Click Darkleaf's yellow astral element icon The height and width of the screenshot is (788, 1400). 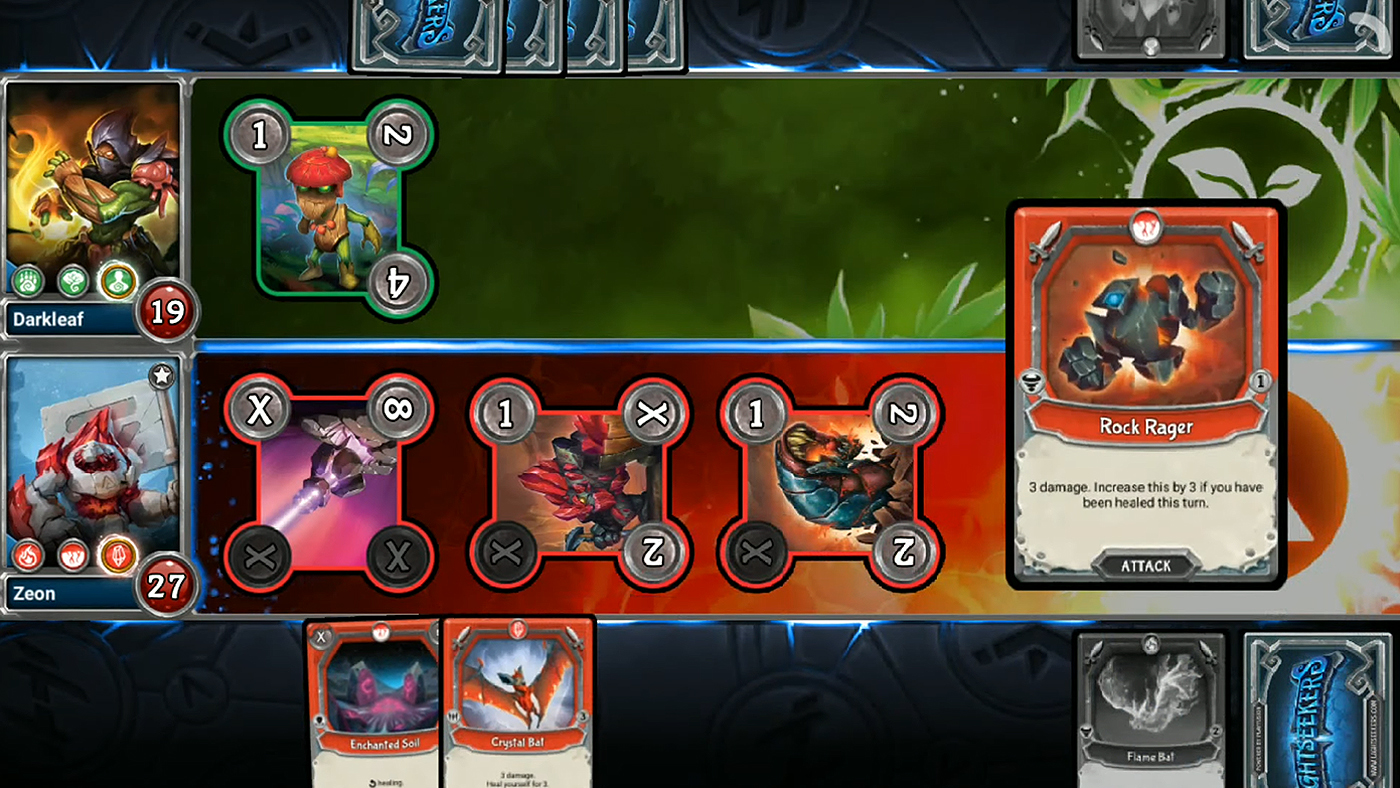click(x=118, y=283)
